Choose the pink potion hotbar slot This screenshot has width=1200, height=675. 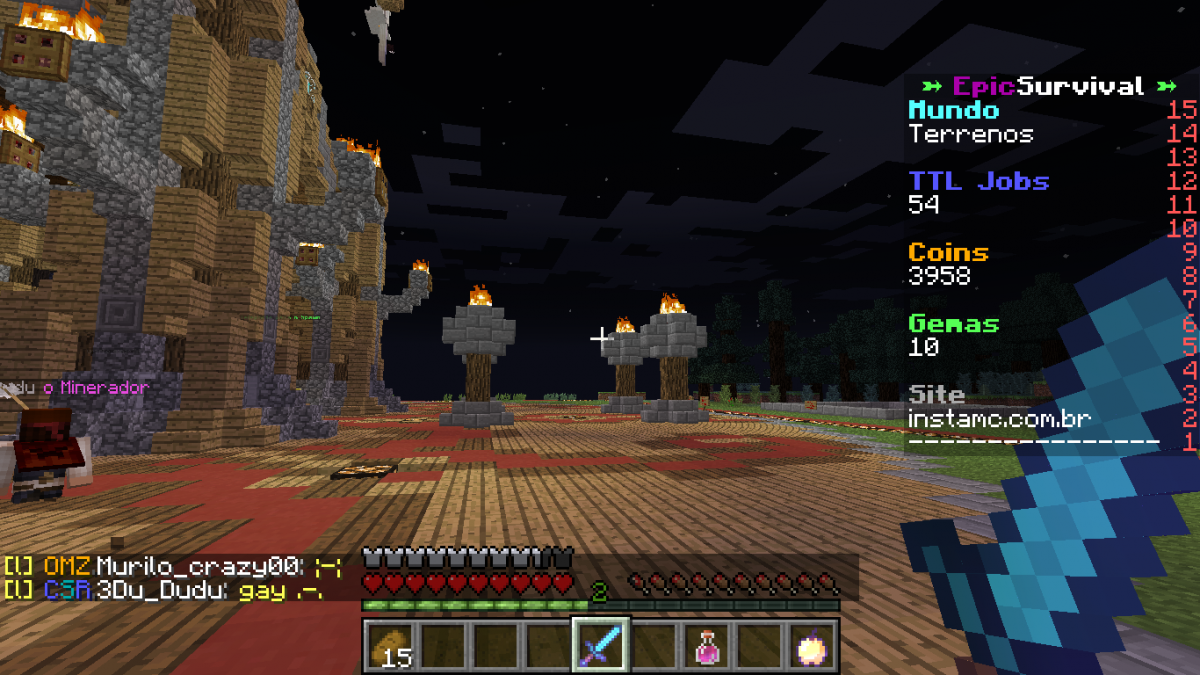coord(708,646)
